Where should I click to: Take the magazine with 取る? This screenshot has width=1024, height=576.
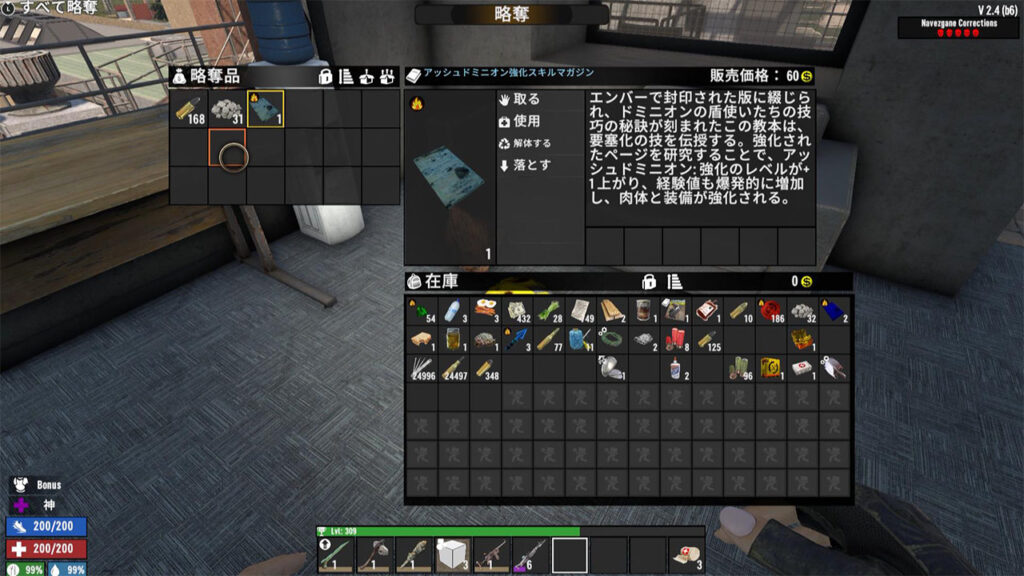525,100
